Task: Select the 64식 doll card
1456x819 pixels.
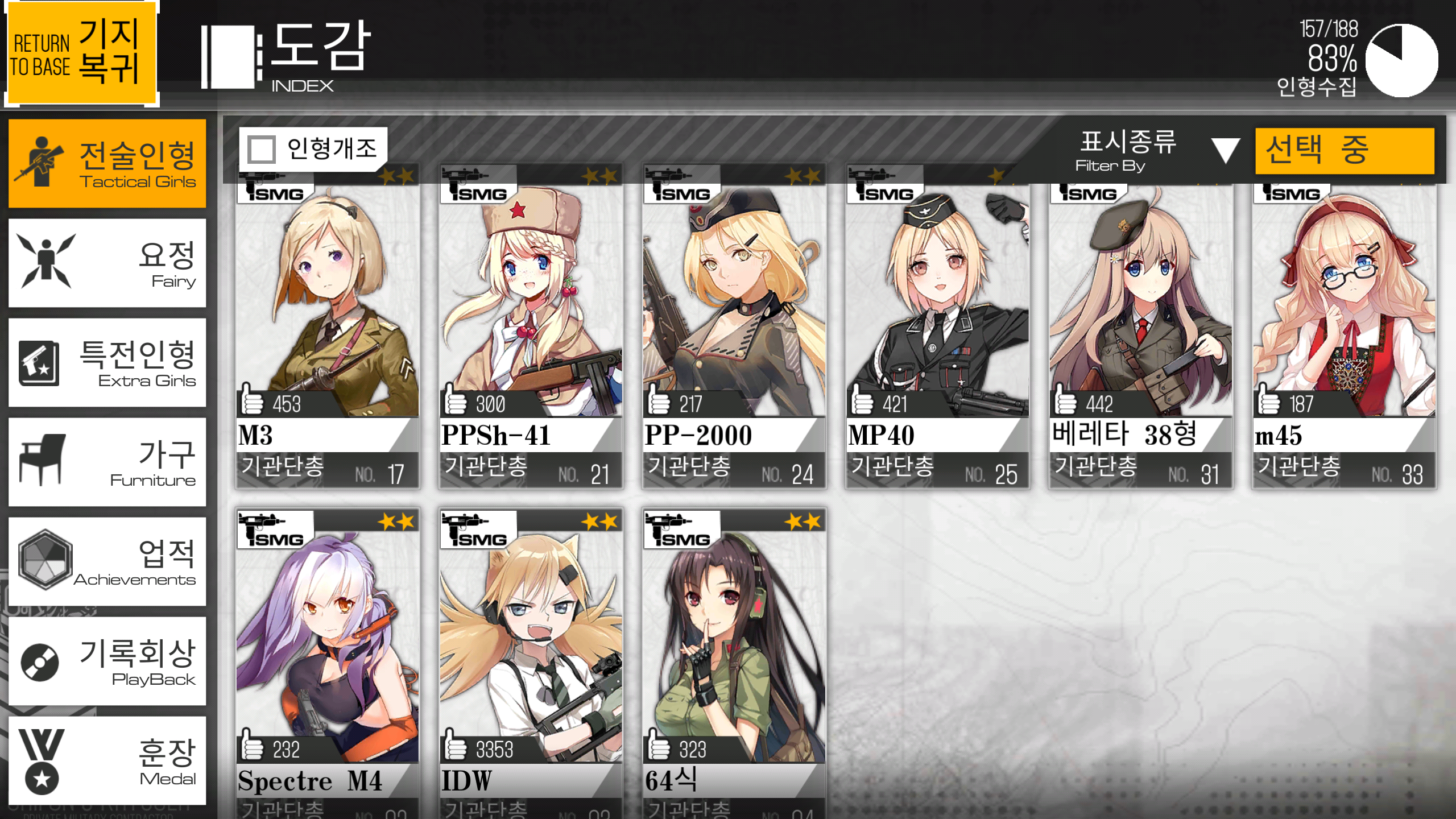Action: [x=734, y=660]
